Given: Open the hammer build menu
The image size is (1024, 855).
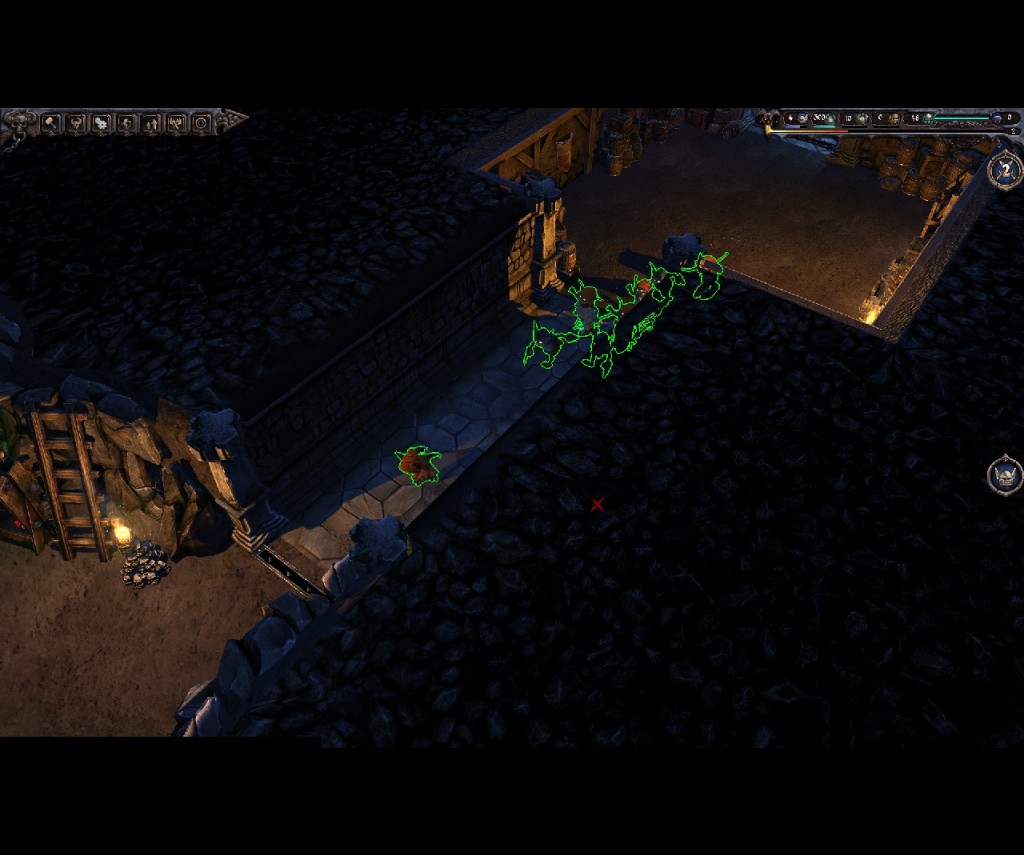Looking at the screenshot, I should (x=49, y=123).
